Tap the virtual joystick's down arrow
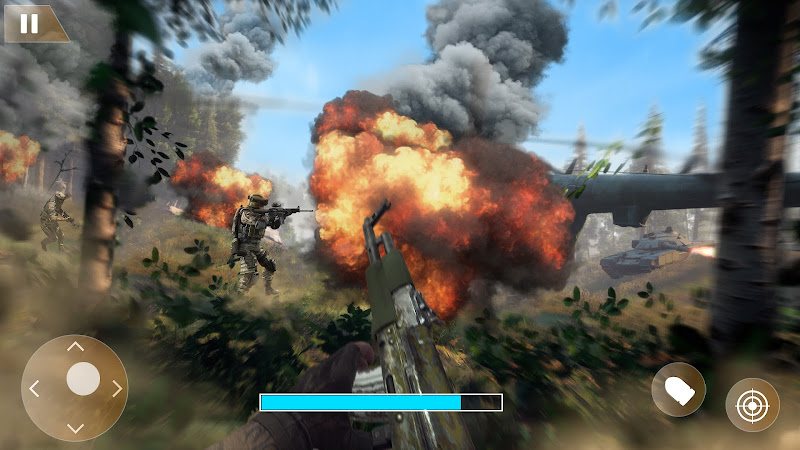The height and width of the screenshot is (450, 800). [75, 429]
